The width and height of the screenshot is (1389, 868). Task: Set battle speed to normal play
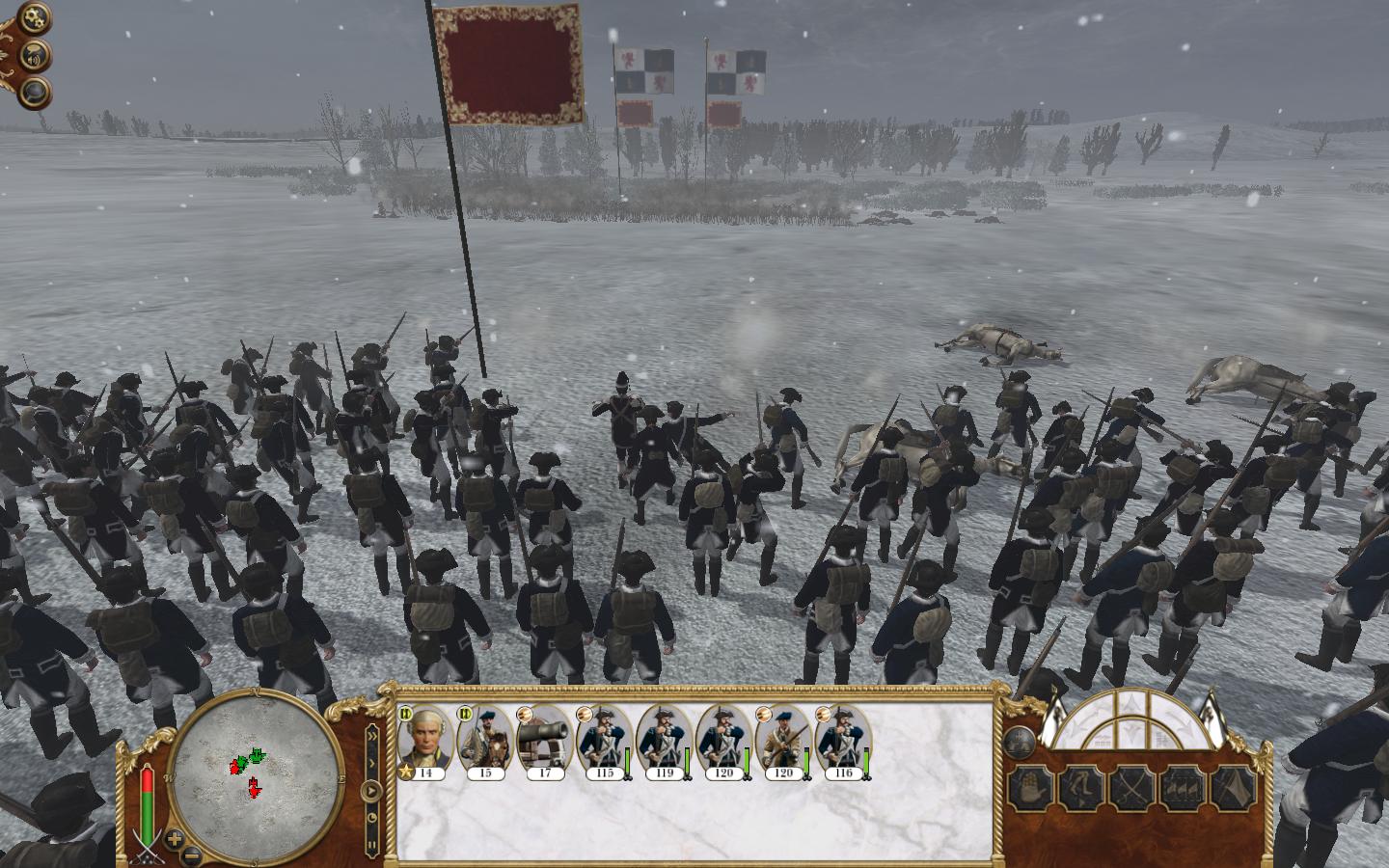click(x=371, y=792)
